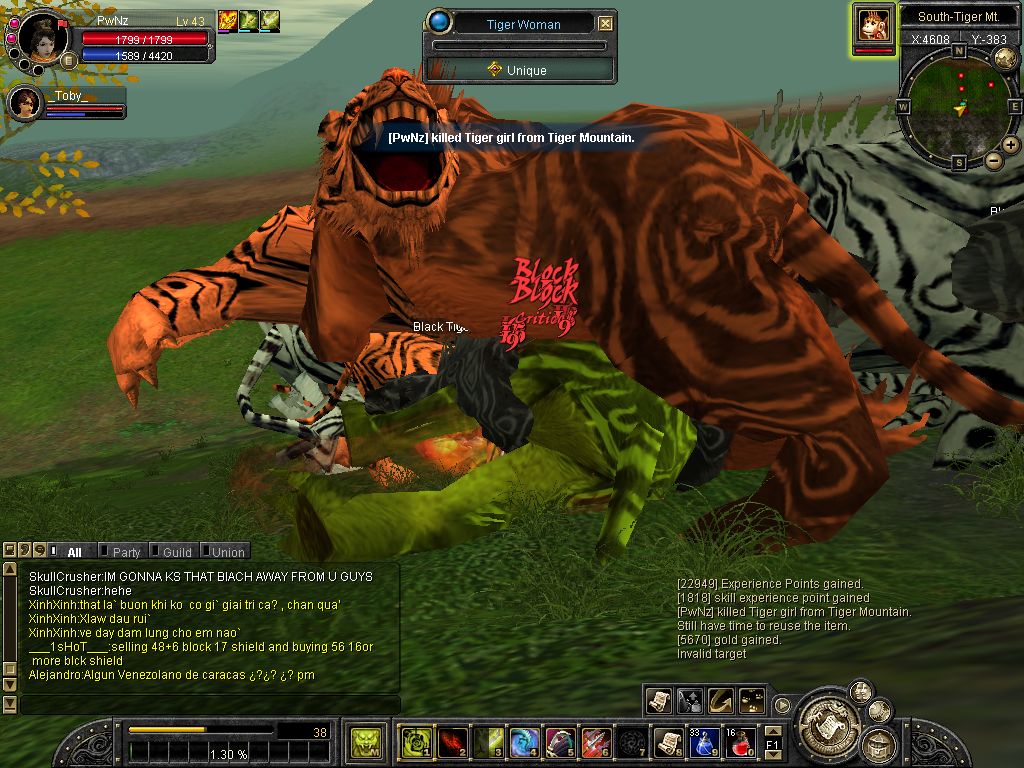Select the monkey pet portrait
Viewport: 1024px width, 768px height.
click(874, 25)
